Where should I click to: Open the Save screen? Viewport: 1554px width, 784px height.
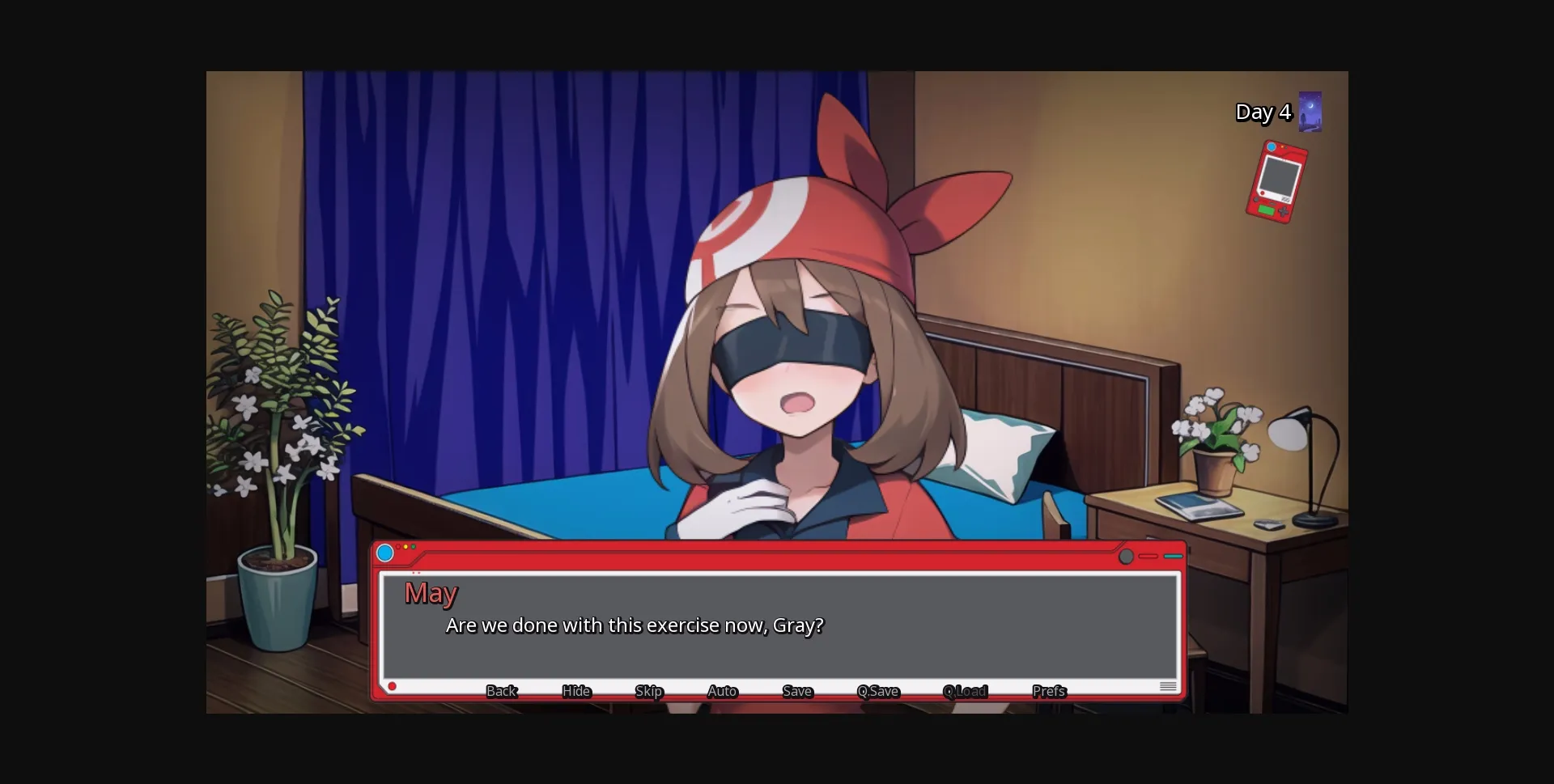[796, 692]
